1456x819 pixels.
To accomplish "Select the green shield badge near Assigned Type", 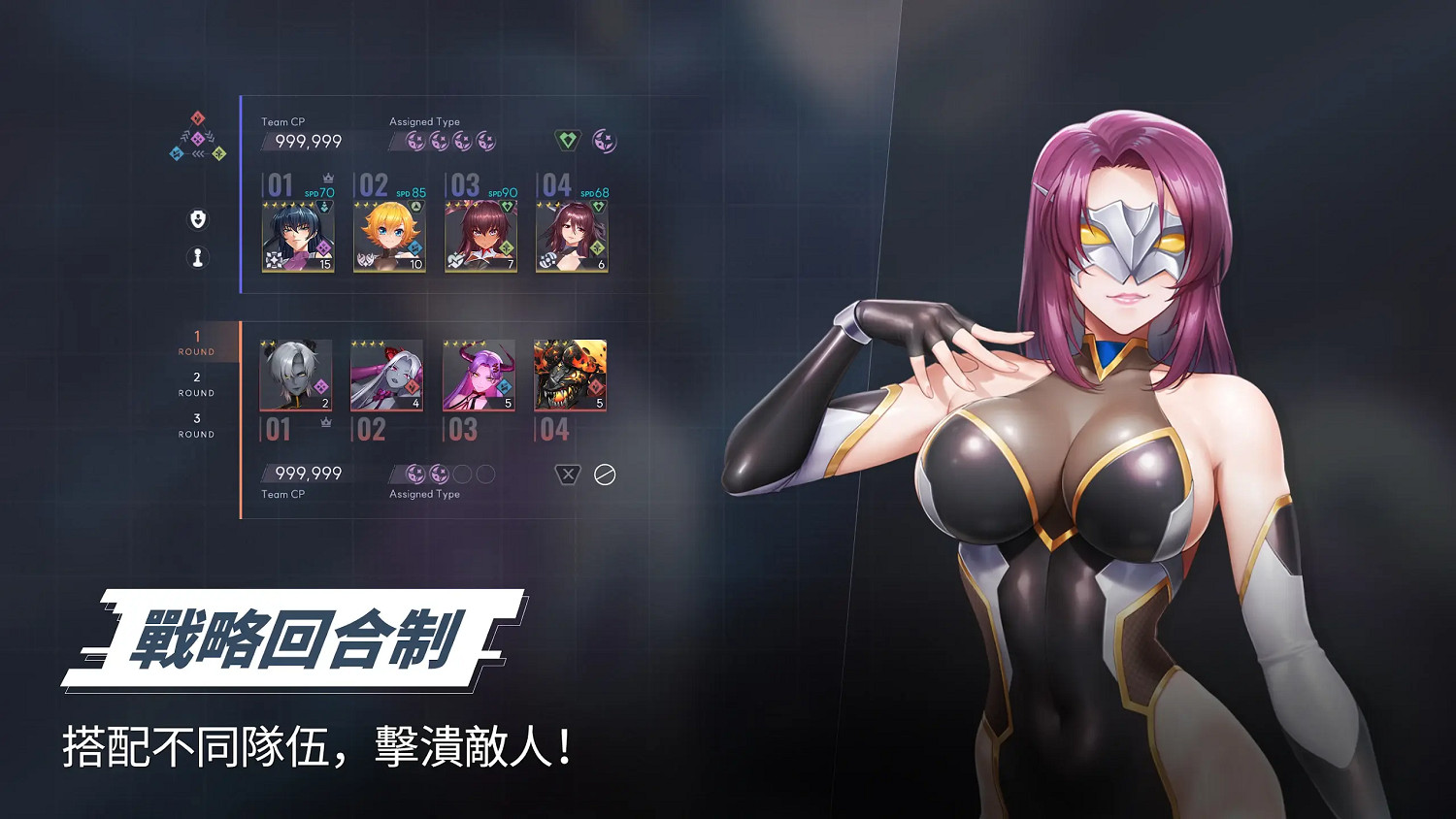I will coord(566,139).
